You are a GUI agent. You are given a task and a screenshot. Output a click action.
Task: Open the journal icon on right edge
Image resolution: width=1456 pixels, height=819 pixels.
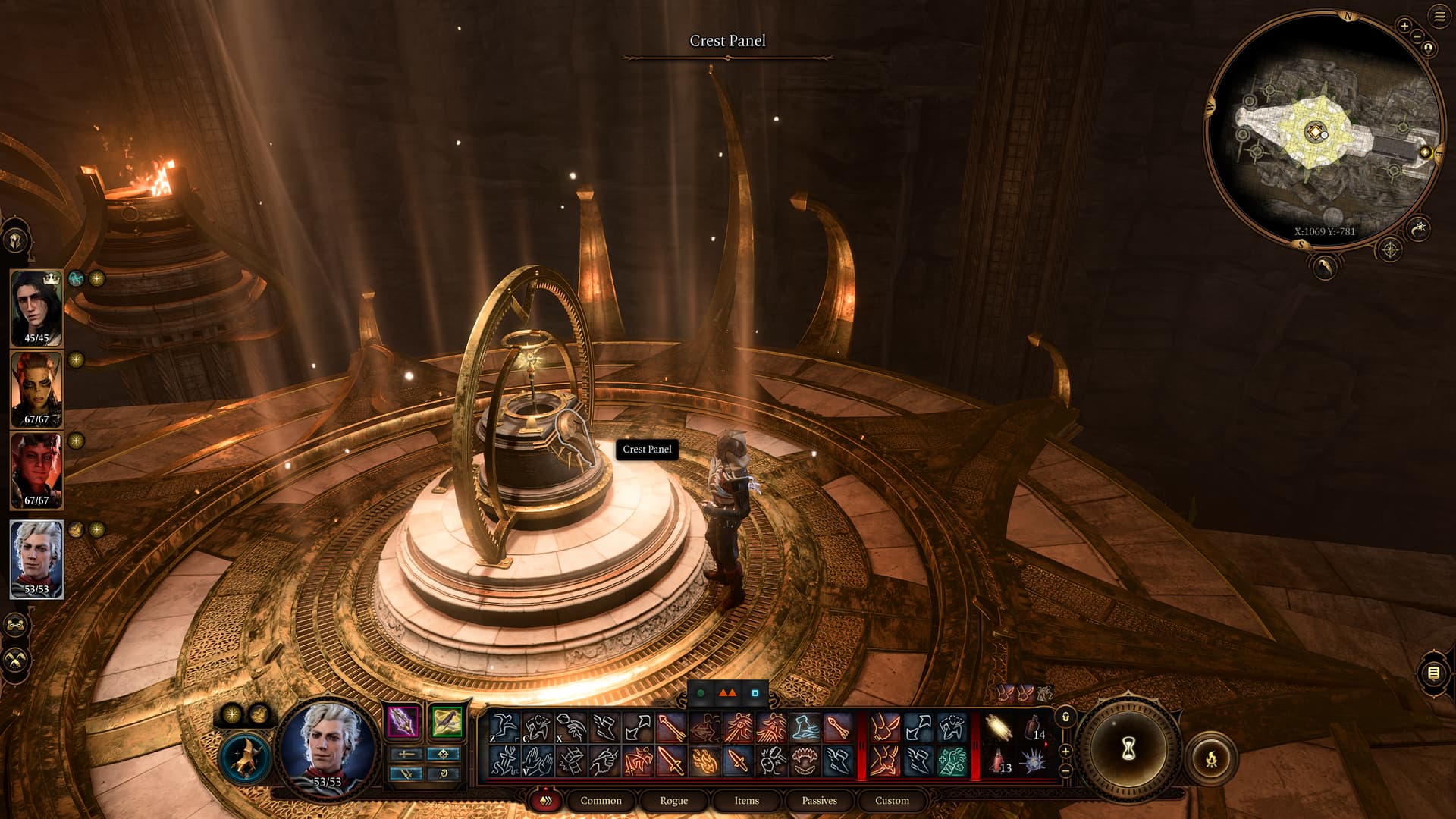1432,673
